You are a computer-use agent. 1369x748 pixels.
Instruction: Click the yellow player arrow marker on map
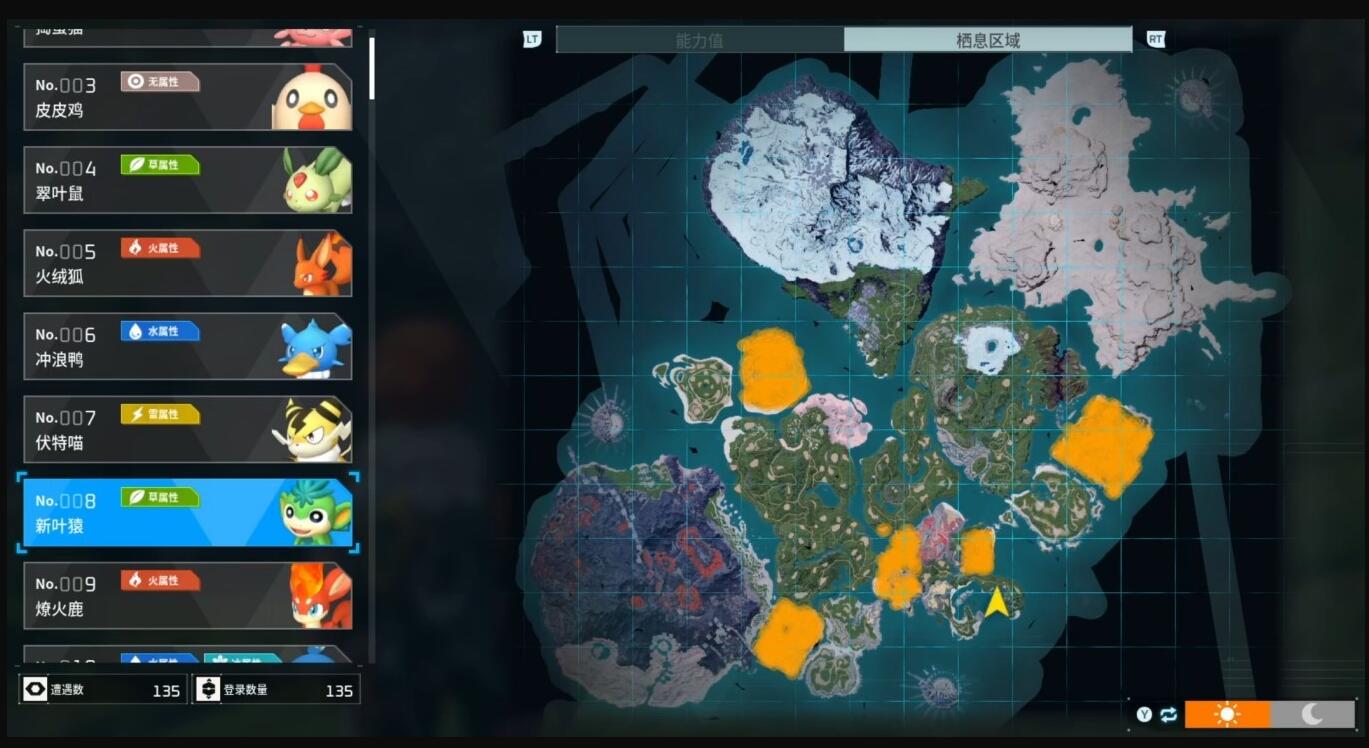(x=996, y=603)
